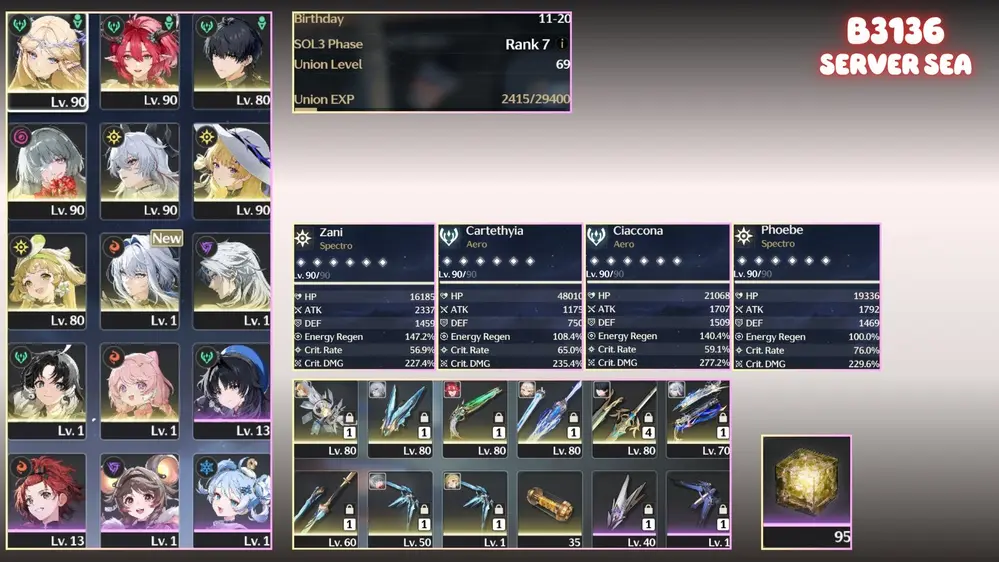Choose the blue beret Lv. 13 character
Screen dimensions: 999x562
[x=232, y=388]
